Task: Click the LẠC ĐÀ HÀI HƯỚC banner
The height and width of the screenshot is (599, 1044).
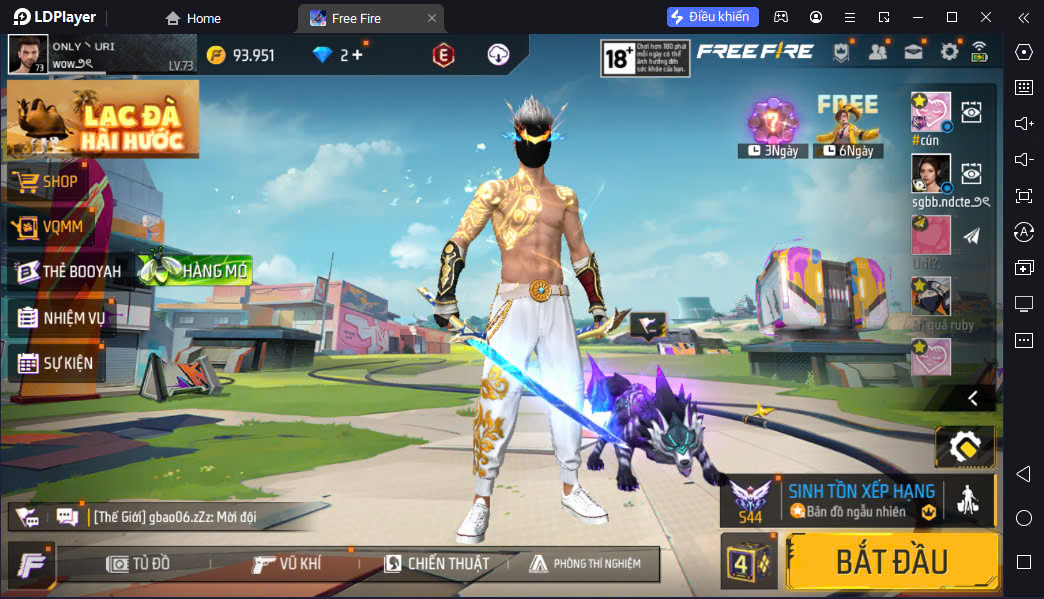Action: click(103, 119)
